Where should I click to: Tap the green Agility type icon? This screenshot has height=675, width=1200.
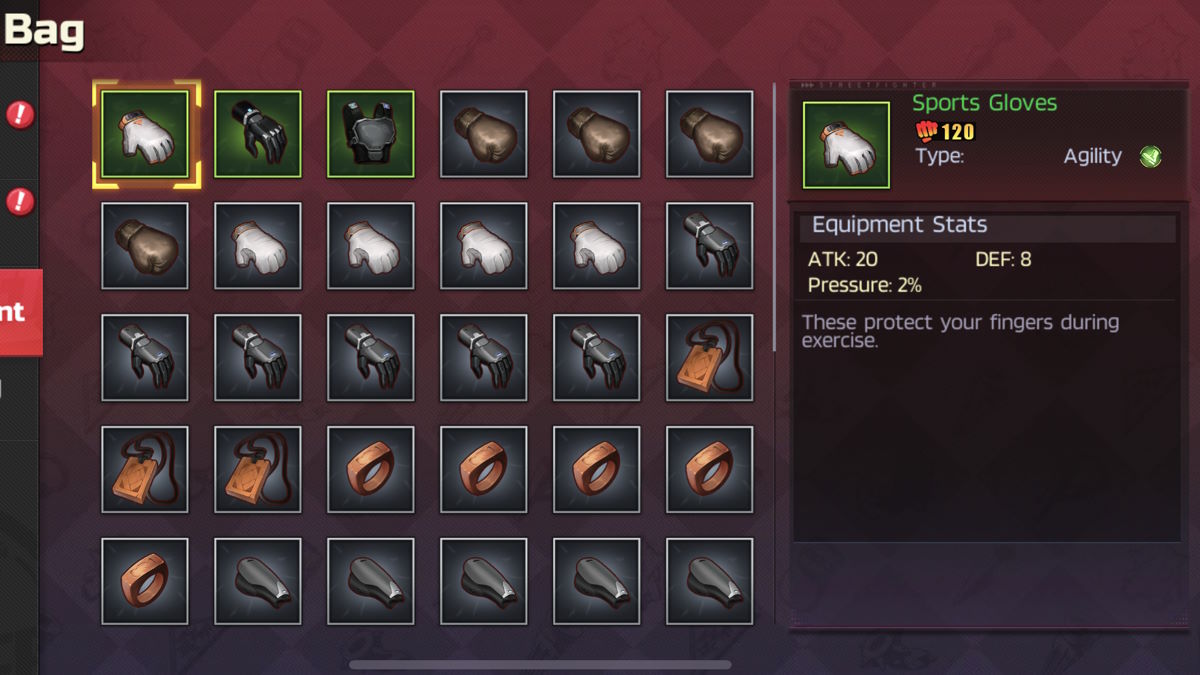(1151, 156)
